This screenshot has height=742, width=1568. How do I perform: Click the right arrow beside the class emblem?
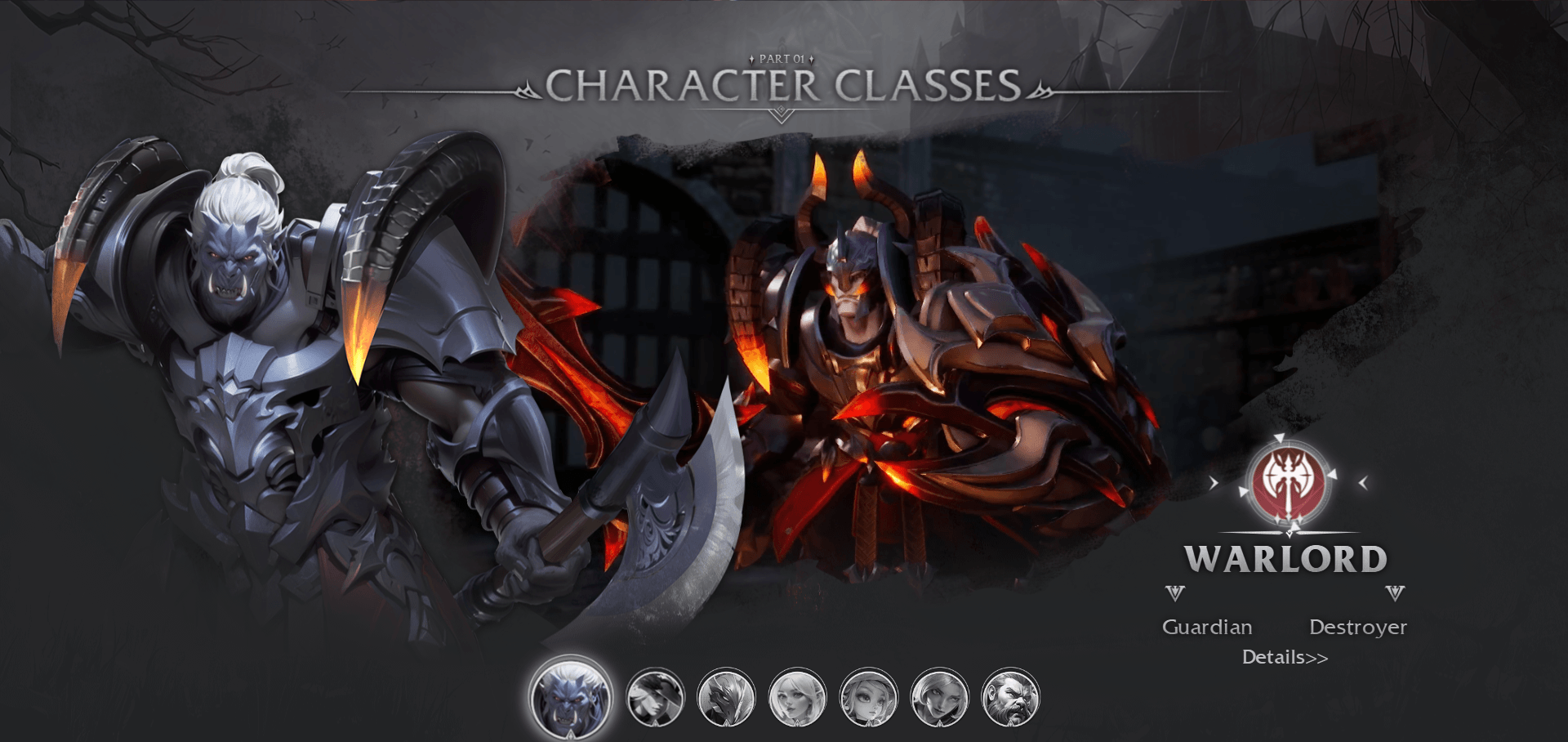(1363, 481)
